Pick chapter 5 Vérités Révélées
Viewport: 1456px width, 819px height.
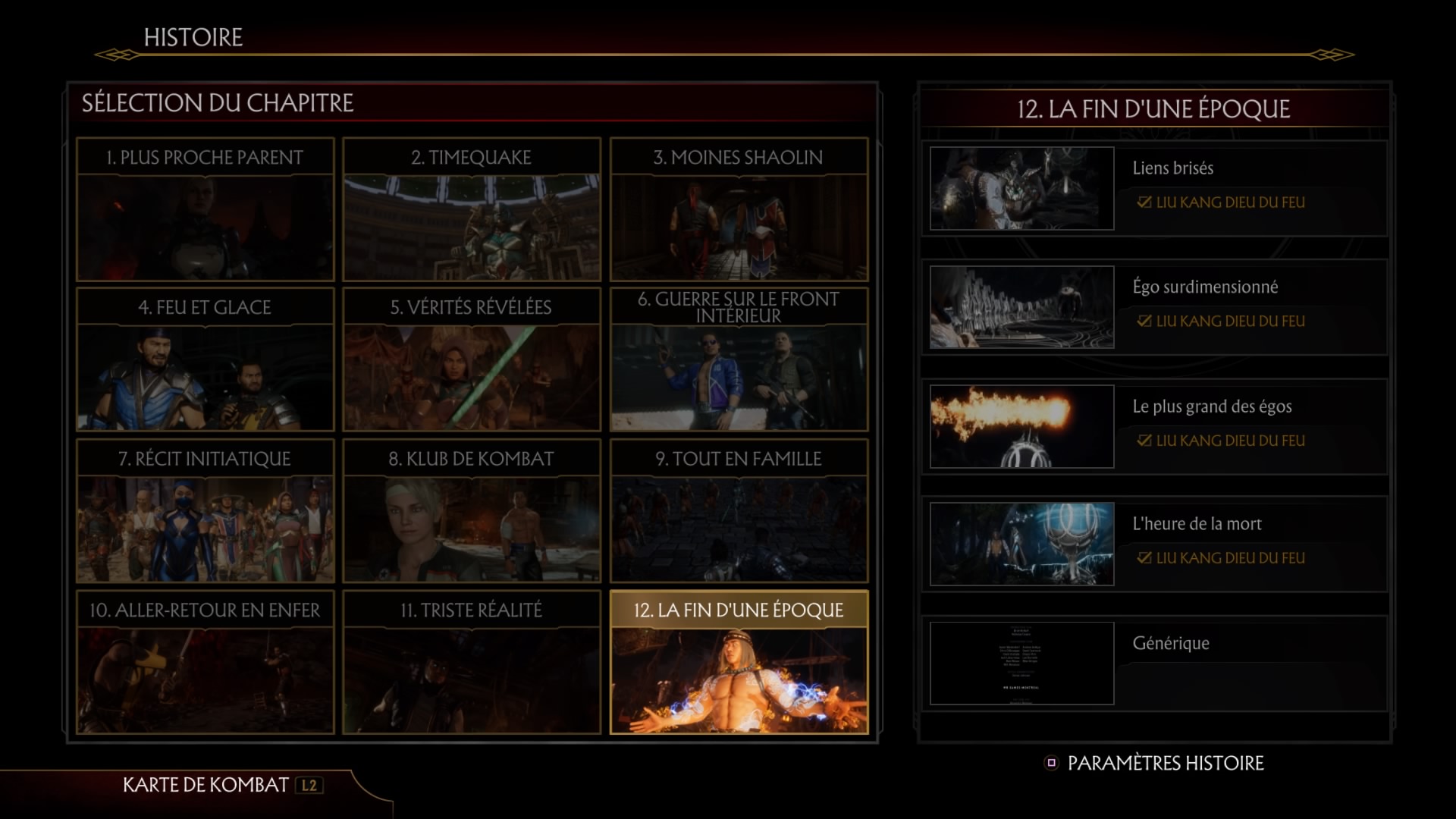(x=472, y=359)
